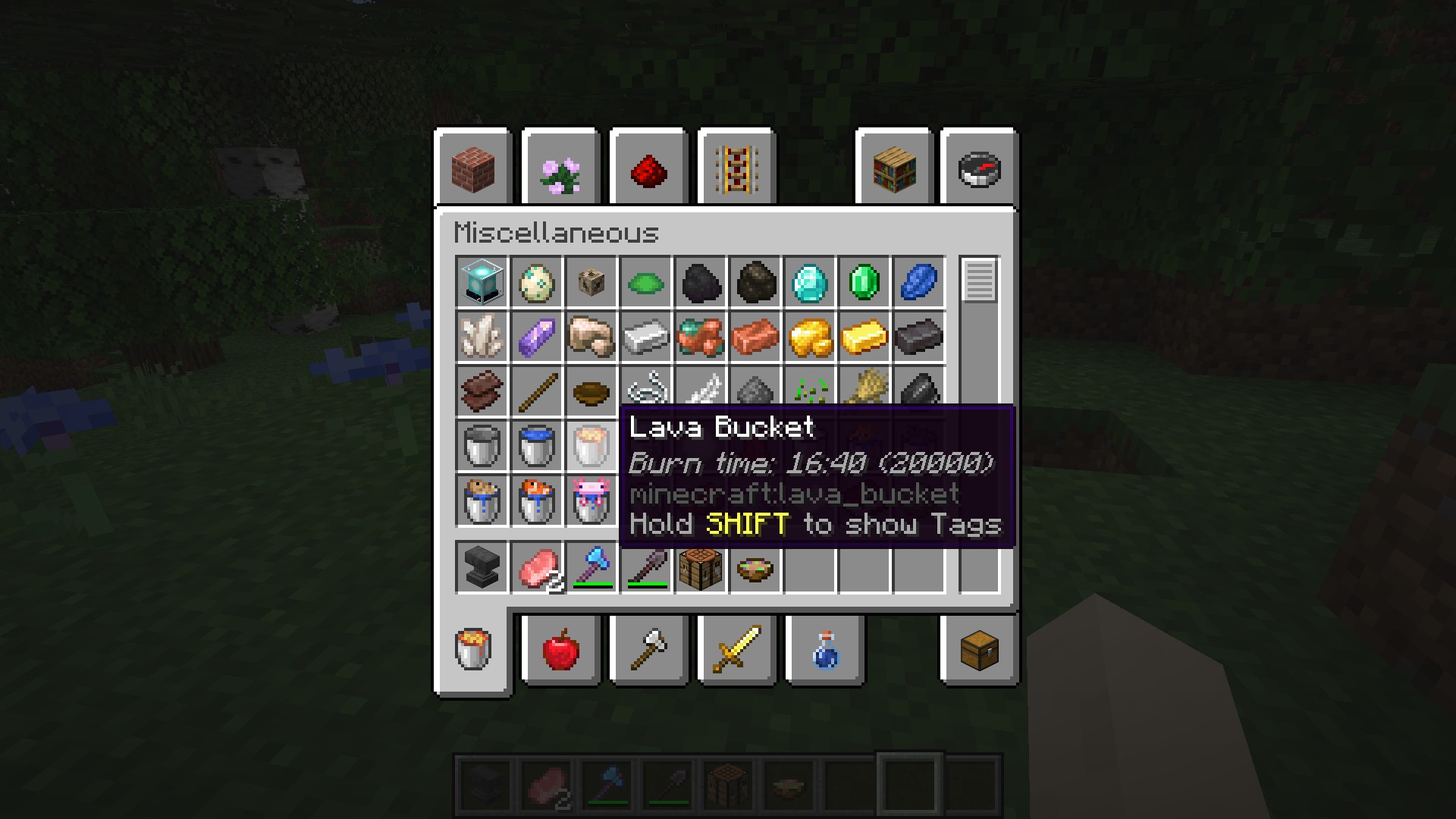Choose the water bucket slot
1456x819 pixels.
(x=537, y=446)
